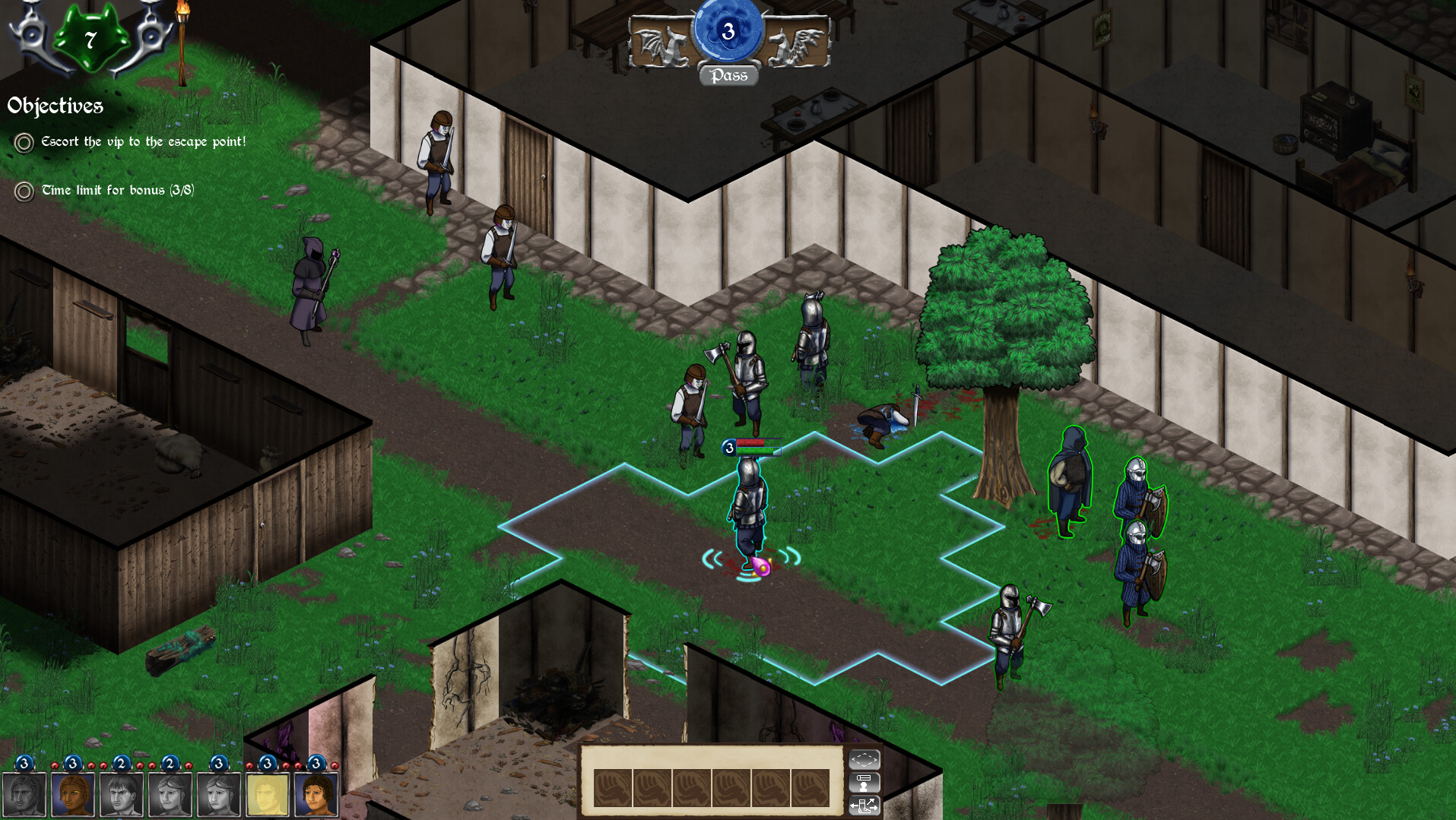
Task: Toggle the time limit bonus objective marker
Action: pos(23,191)
